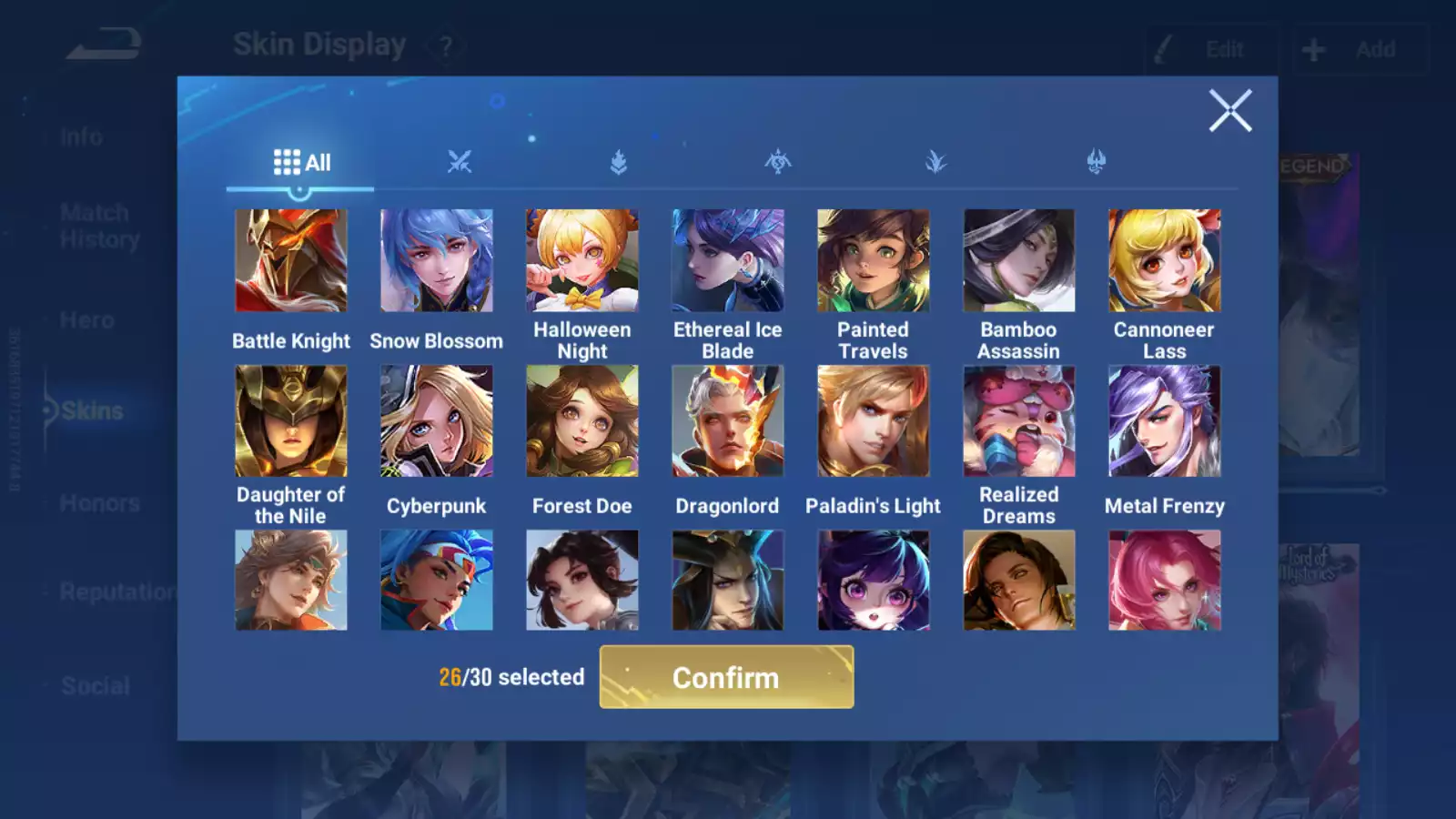This screenshot has width=1456, height=819.
Task: Confirm the skin selection
Action: point(726,677)
